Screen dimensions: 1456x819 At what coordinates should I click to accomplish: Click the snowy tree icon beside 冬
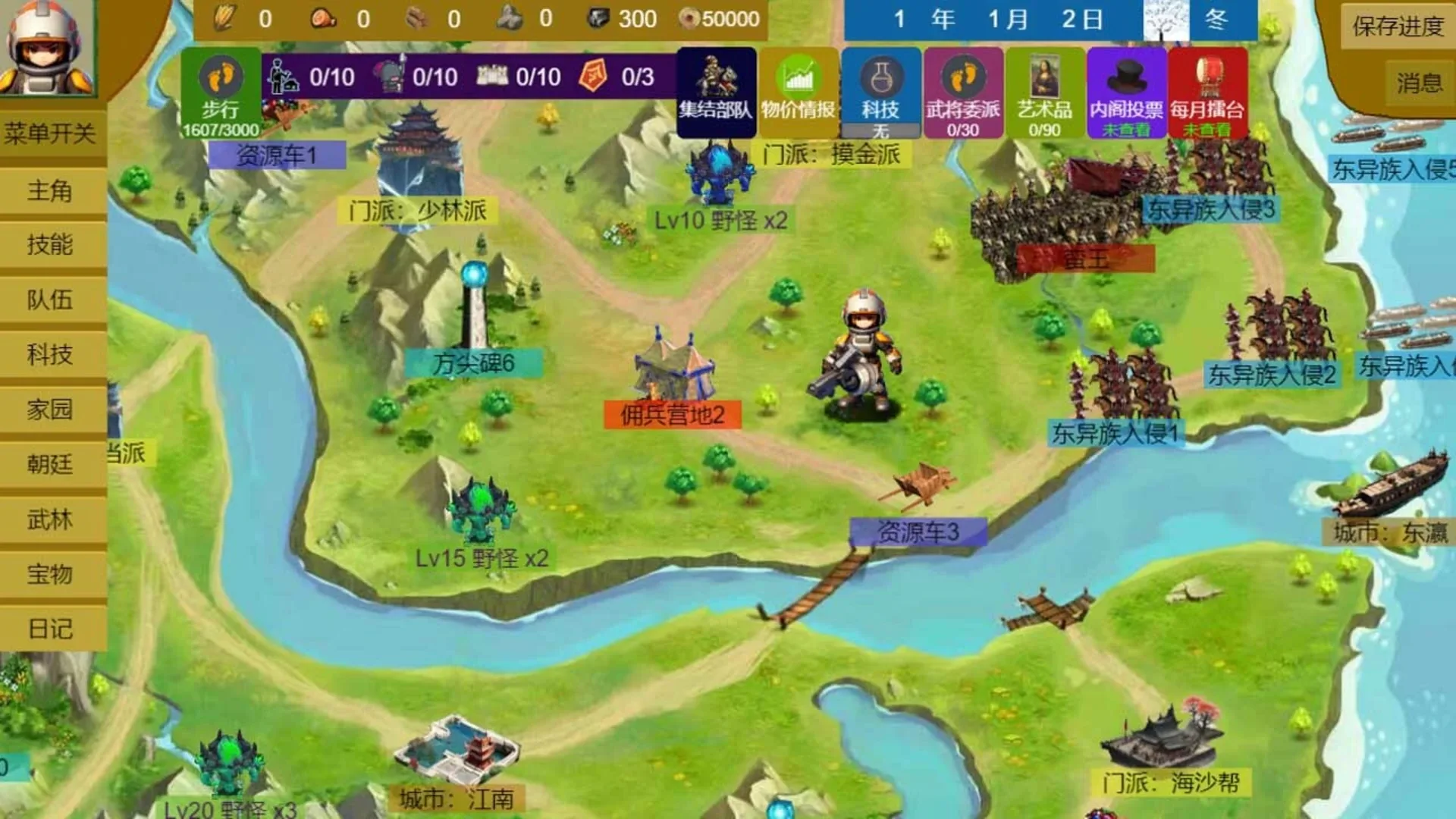pyautogui.click(x=1164, y=19)
